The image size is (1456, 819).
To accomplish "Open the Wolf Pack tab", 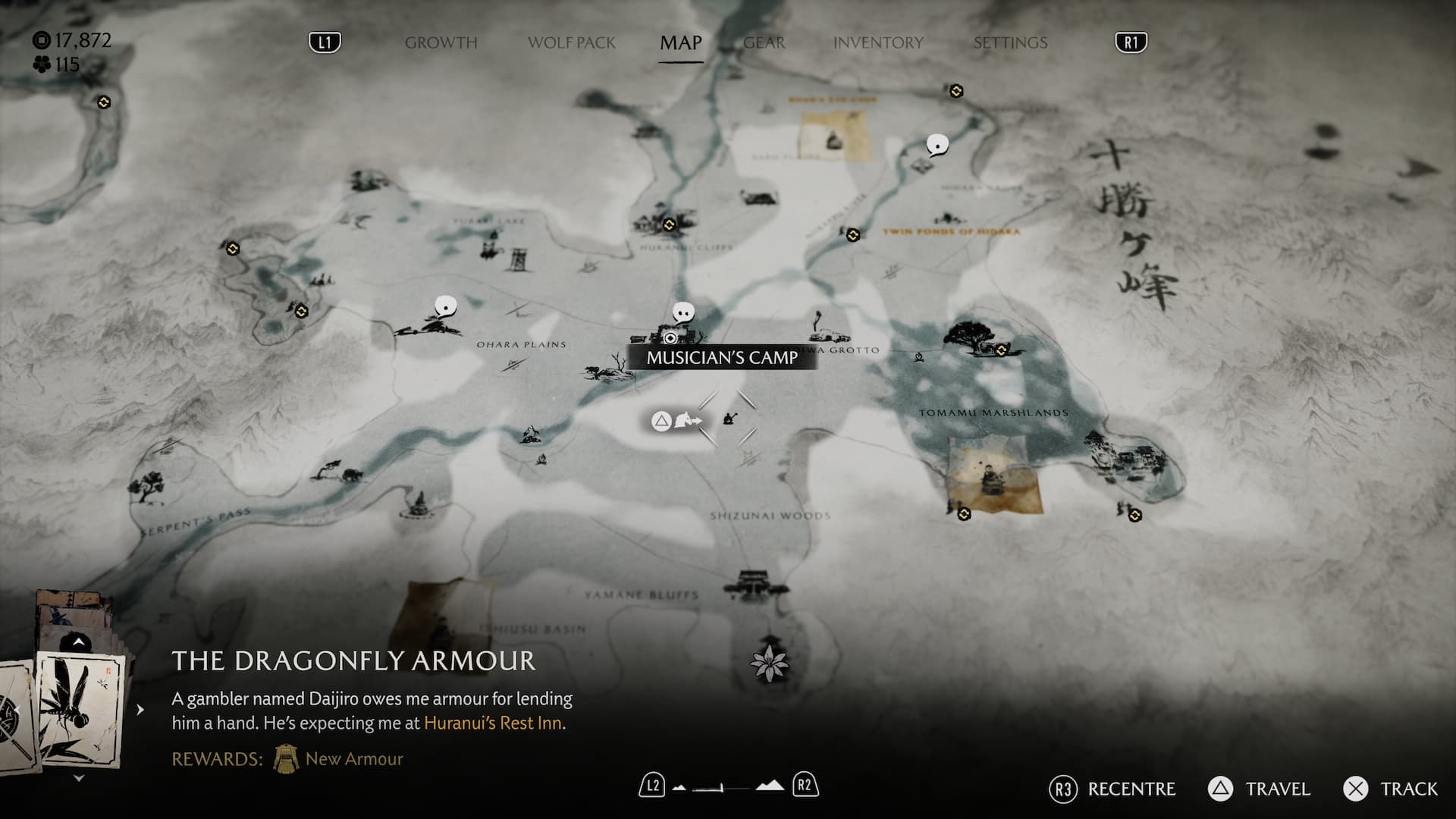I will [x=572, y=43].
